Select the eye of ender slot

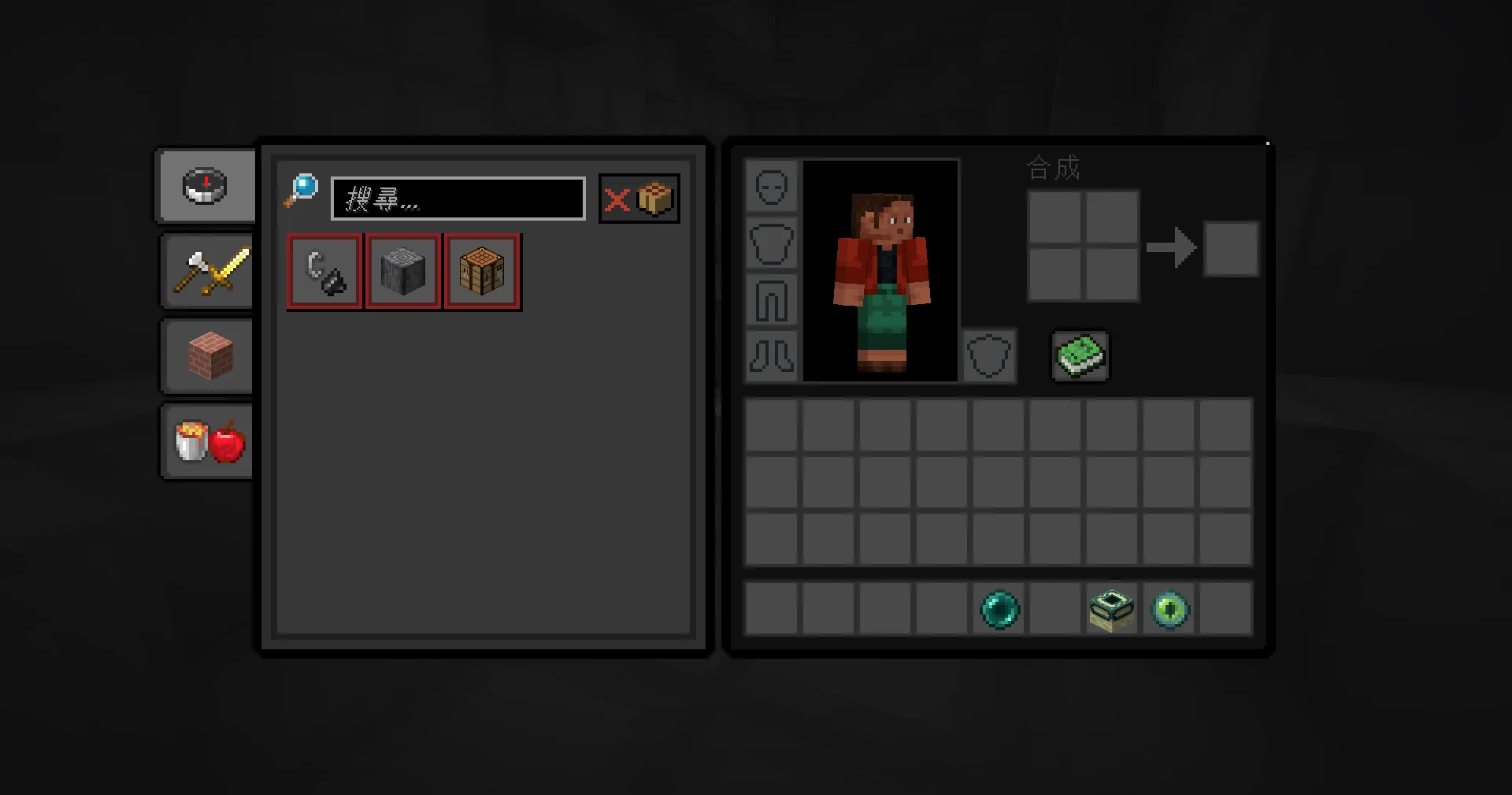point(1169,609)
